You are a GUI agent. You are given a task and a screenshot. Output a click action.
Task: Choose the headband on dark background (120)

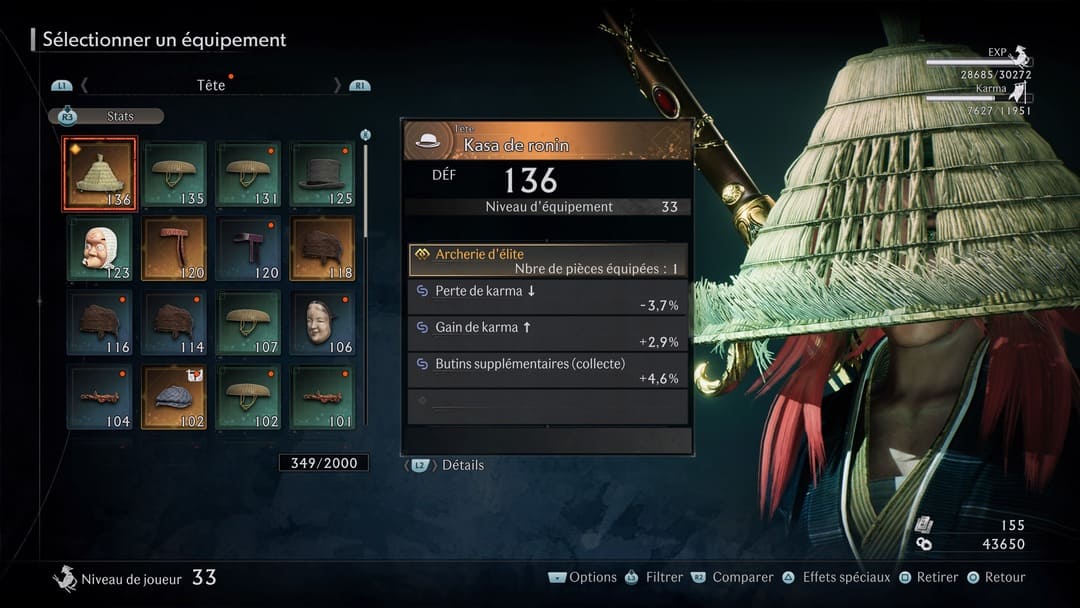(x=248, y=248)
